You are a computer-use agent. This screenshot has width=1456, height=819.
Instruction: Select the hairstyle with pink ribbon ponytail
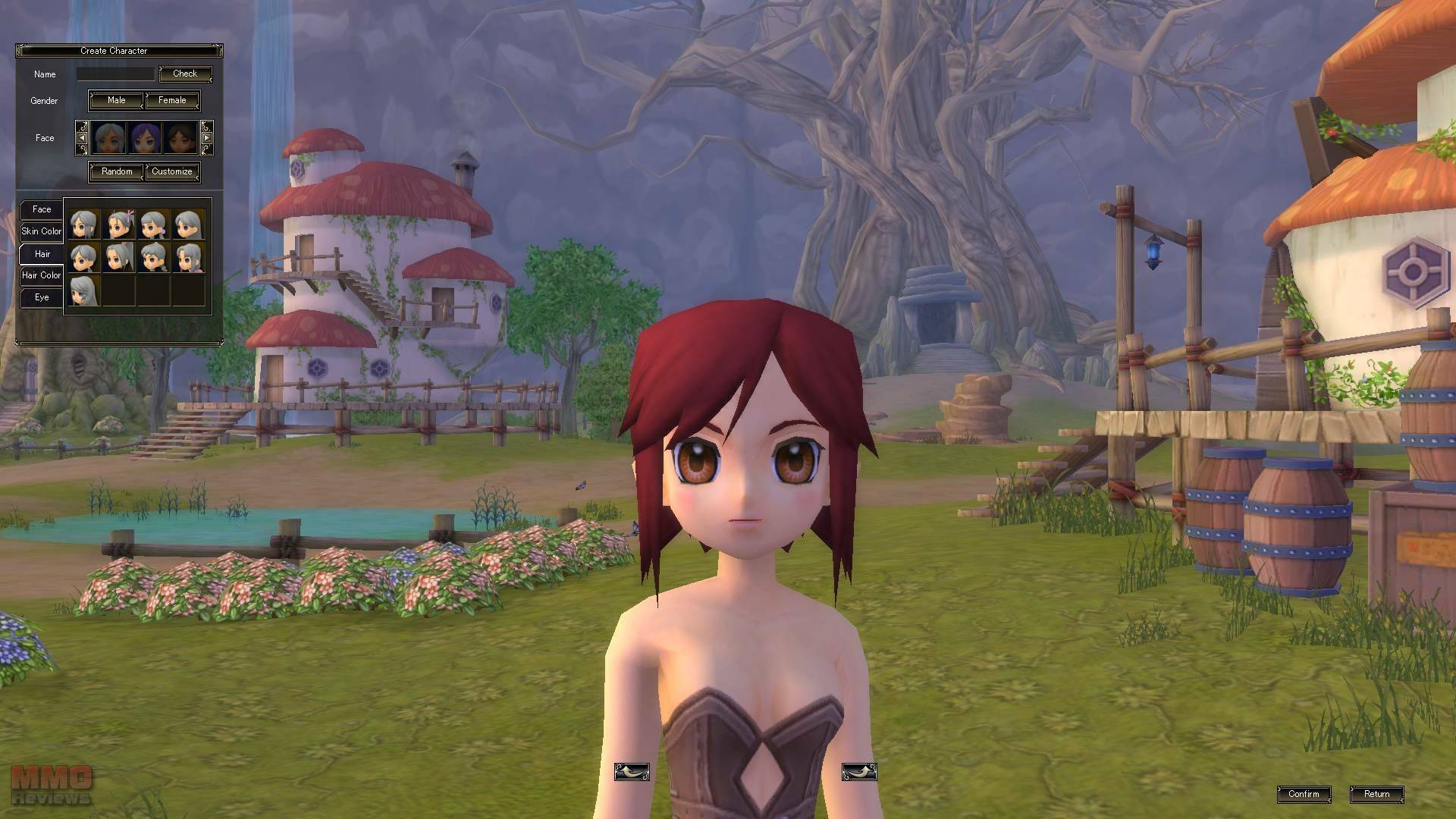click(119, 225)
